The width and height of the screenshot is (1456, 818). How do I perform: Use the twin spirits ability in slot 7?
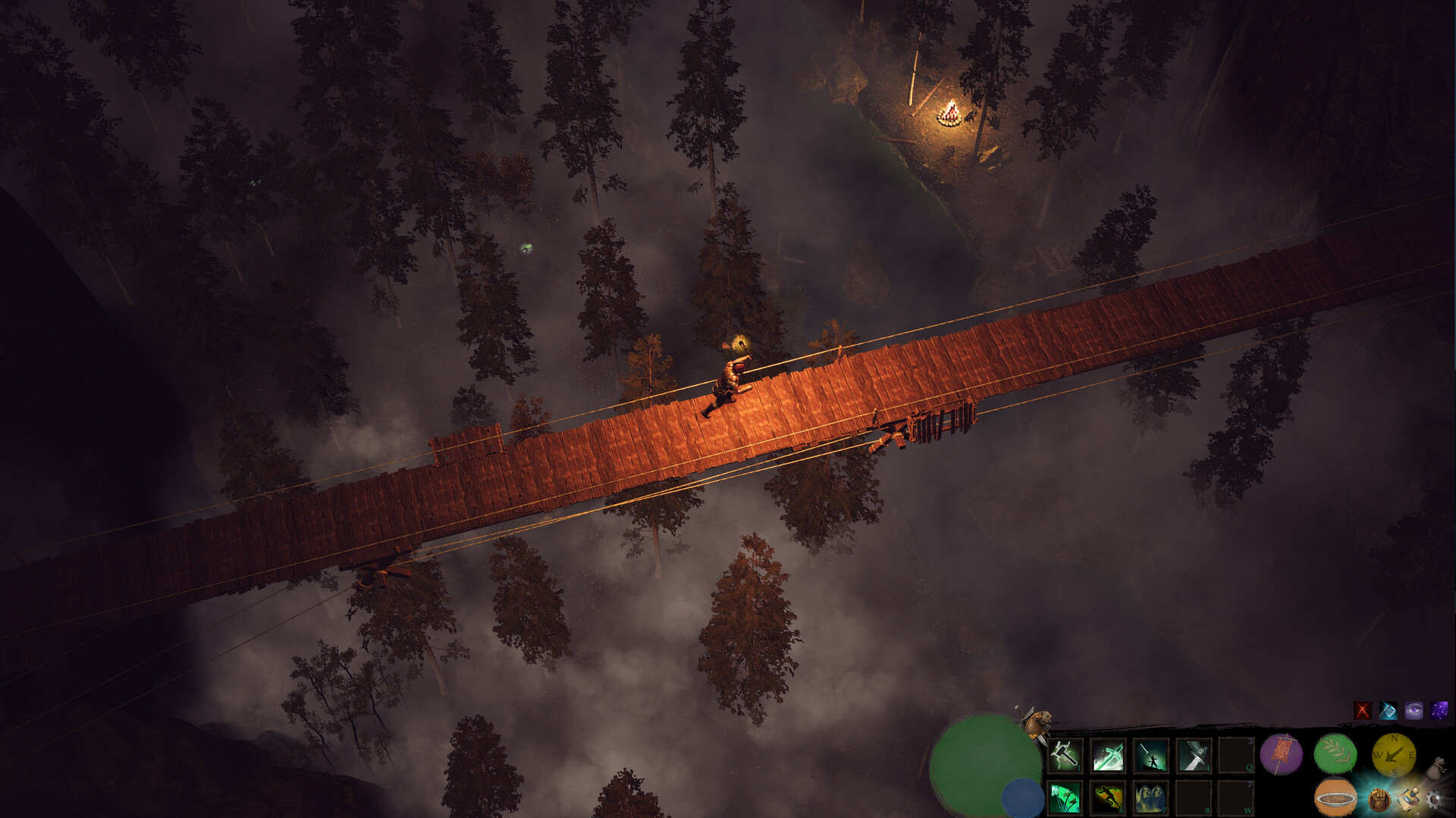tap(1150, 798)
